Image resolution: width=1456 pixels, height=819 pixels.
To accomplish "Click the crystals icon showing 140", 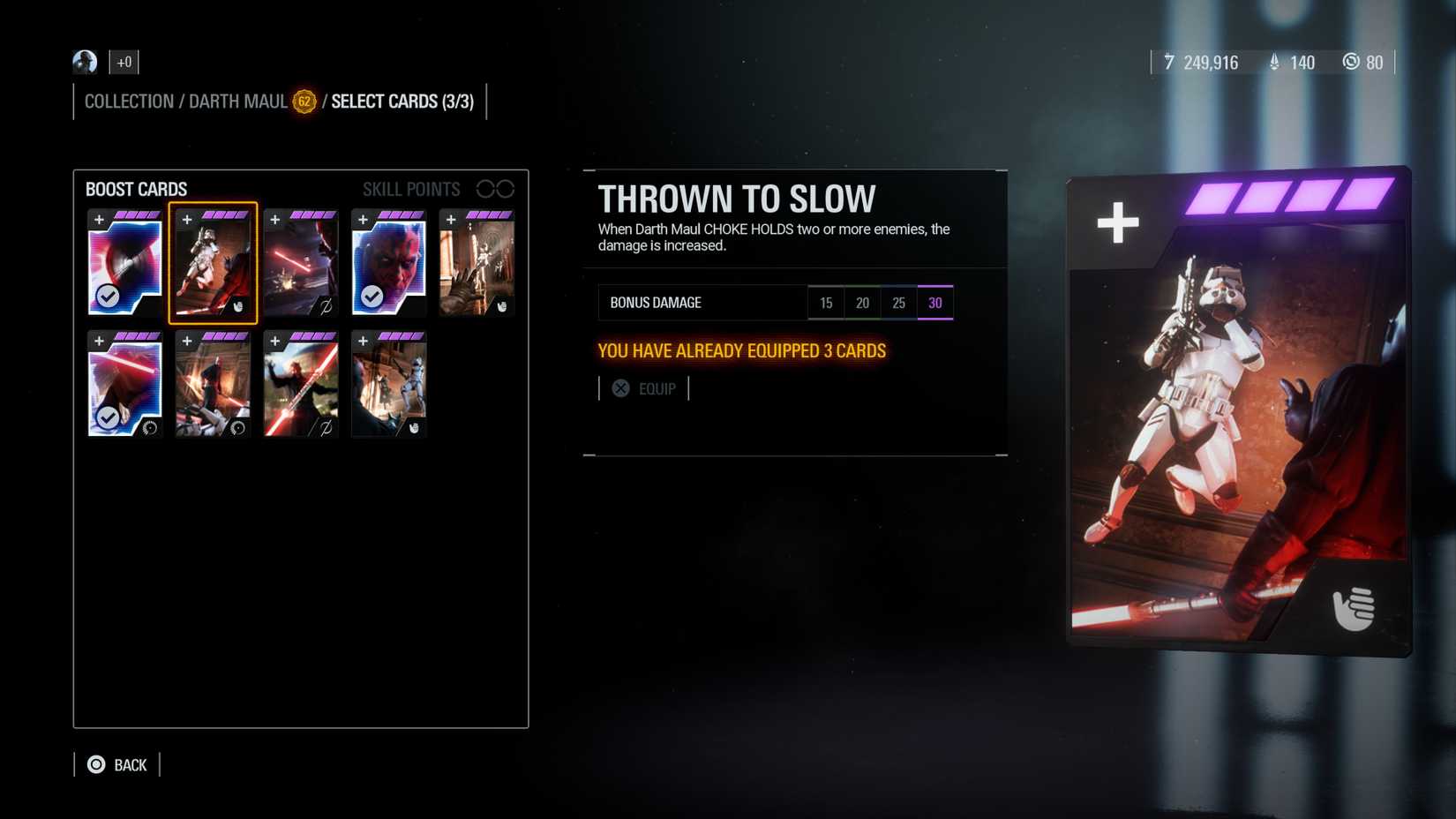I will 1273,63.
